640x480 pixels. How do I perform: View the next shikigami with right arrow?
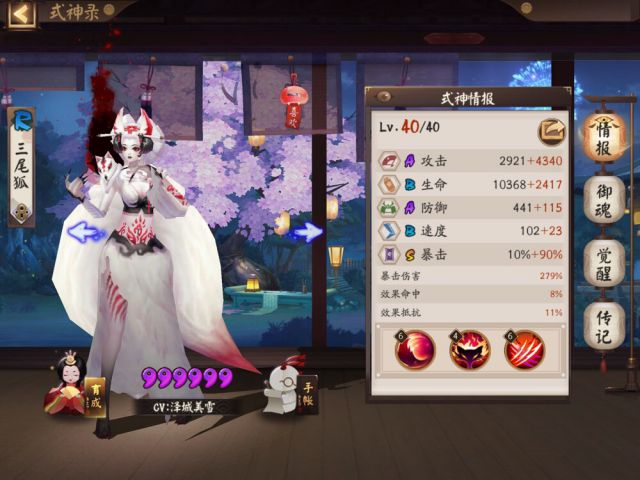[309, 232]
